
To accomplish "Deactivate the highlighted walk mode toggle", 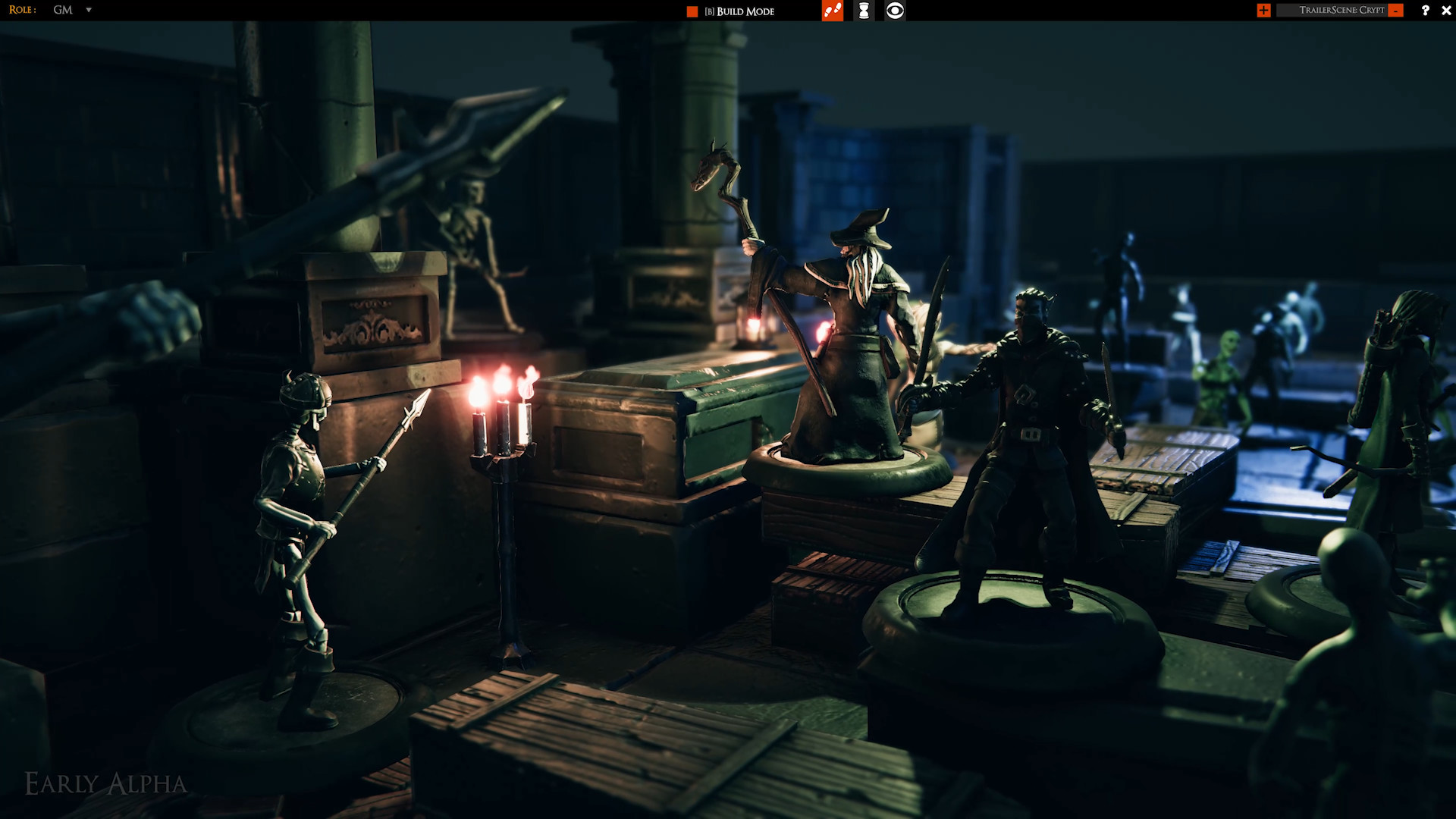I will (x=832, y=11).
